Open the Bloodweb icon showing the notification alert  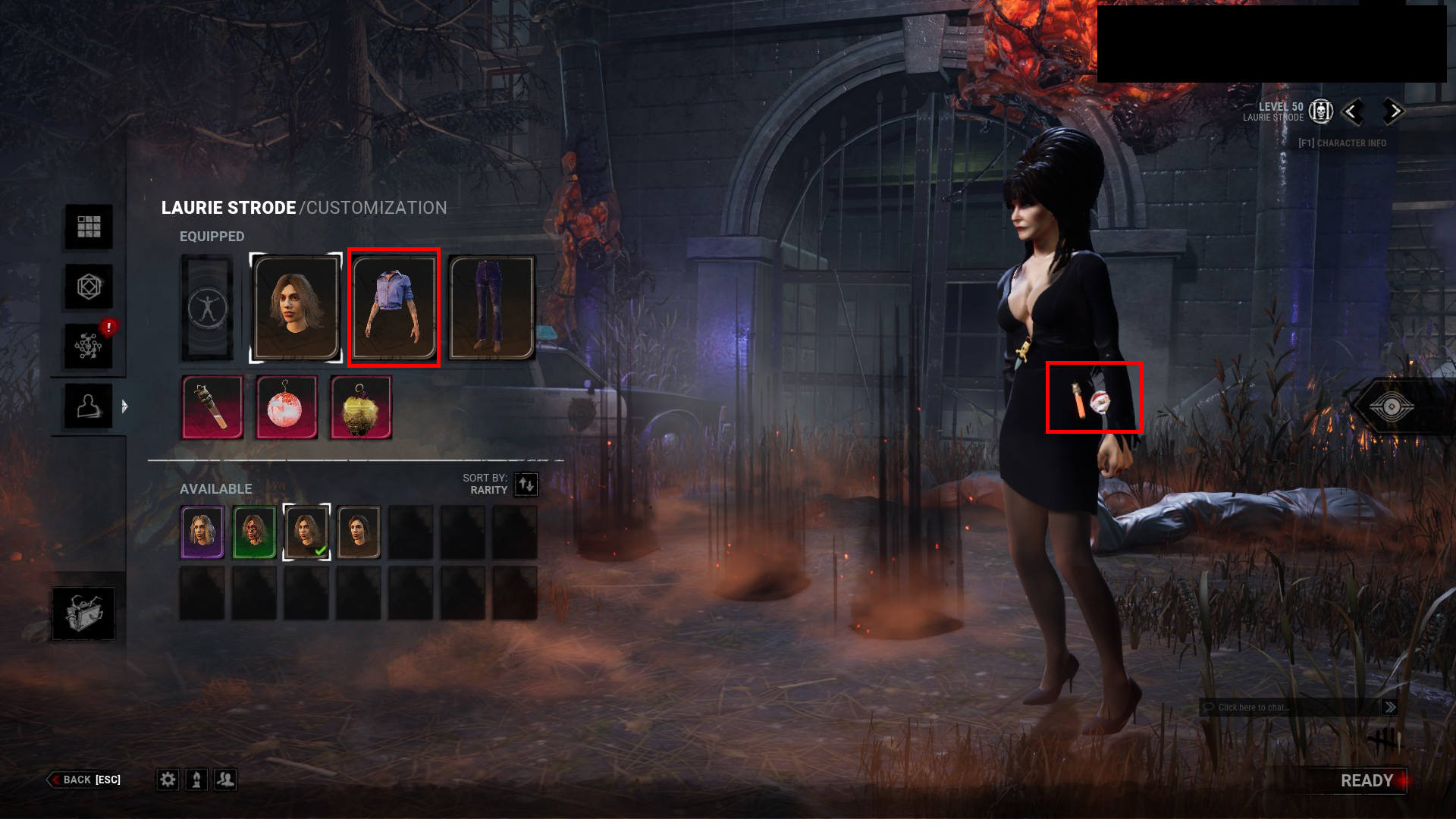click(x=89, y=345)
